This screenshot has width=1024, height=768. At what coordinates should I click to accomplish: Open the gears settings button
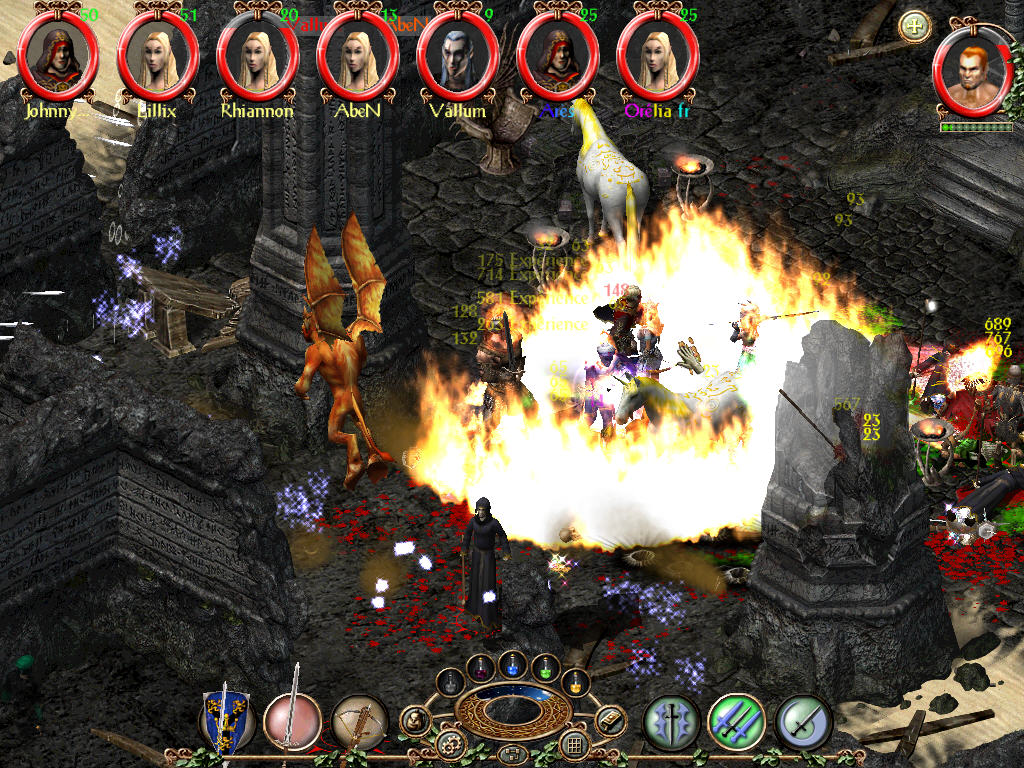coord(448,743)
